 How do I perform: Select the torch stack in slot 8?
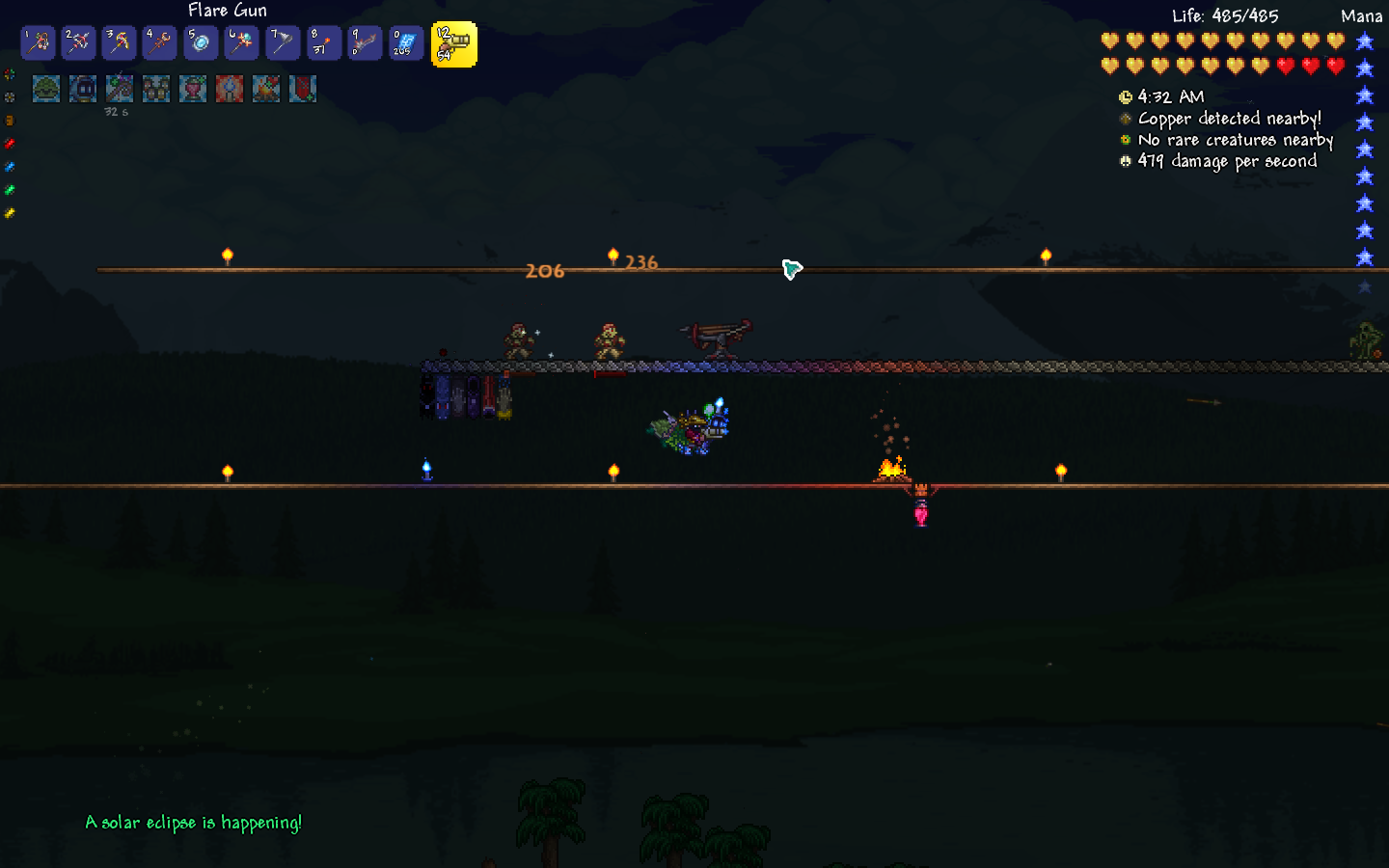(323, 42)
